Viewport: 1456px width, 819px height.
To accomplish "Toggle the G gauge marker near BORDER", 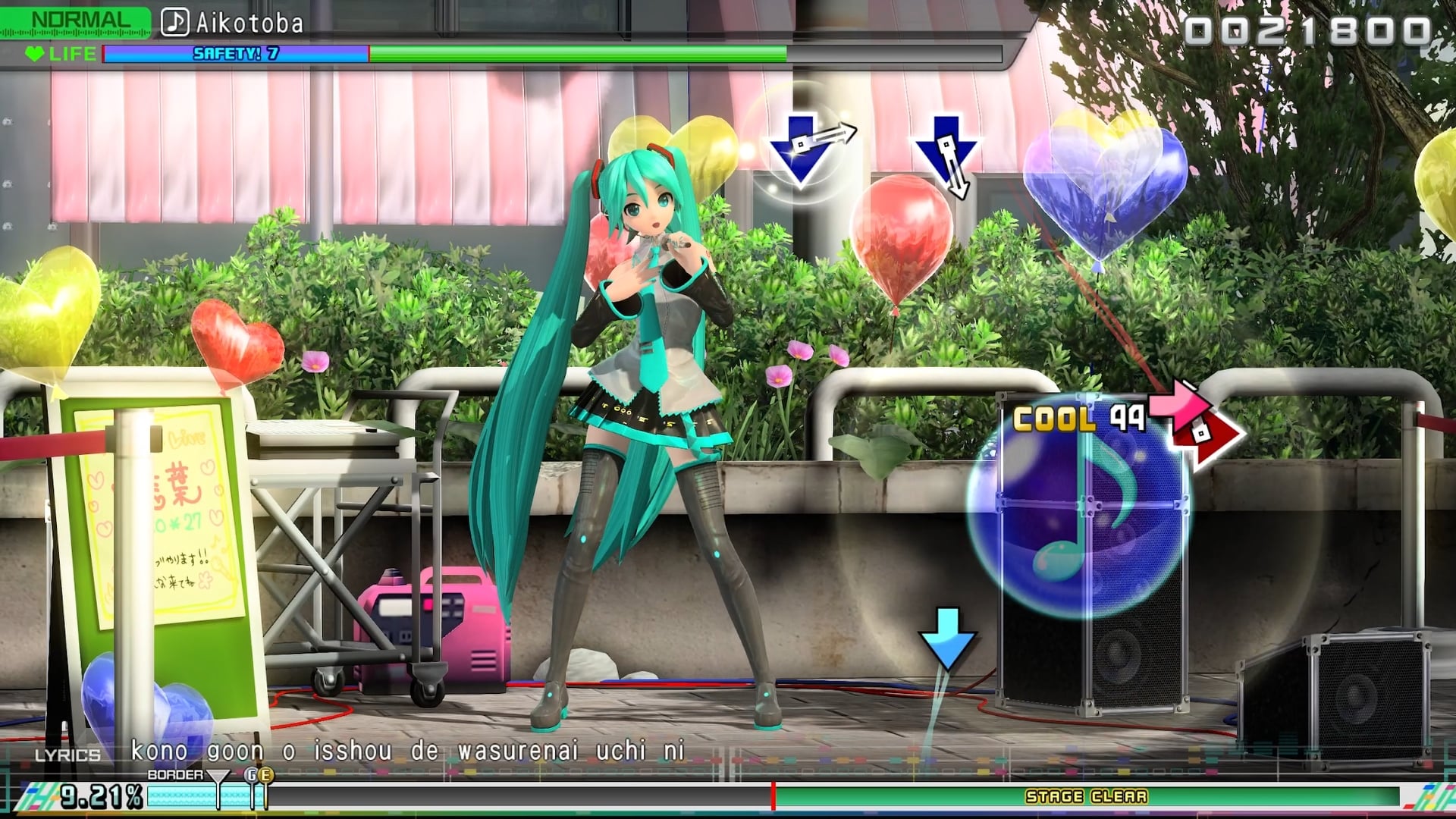I will [253, 775].
